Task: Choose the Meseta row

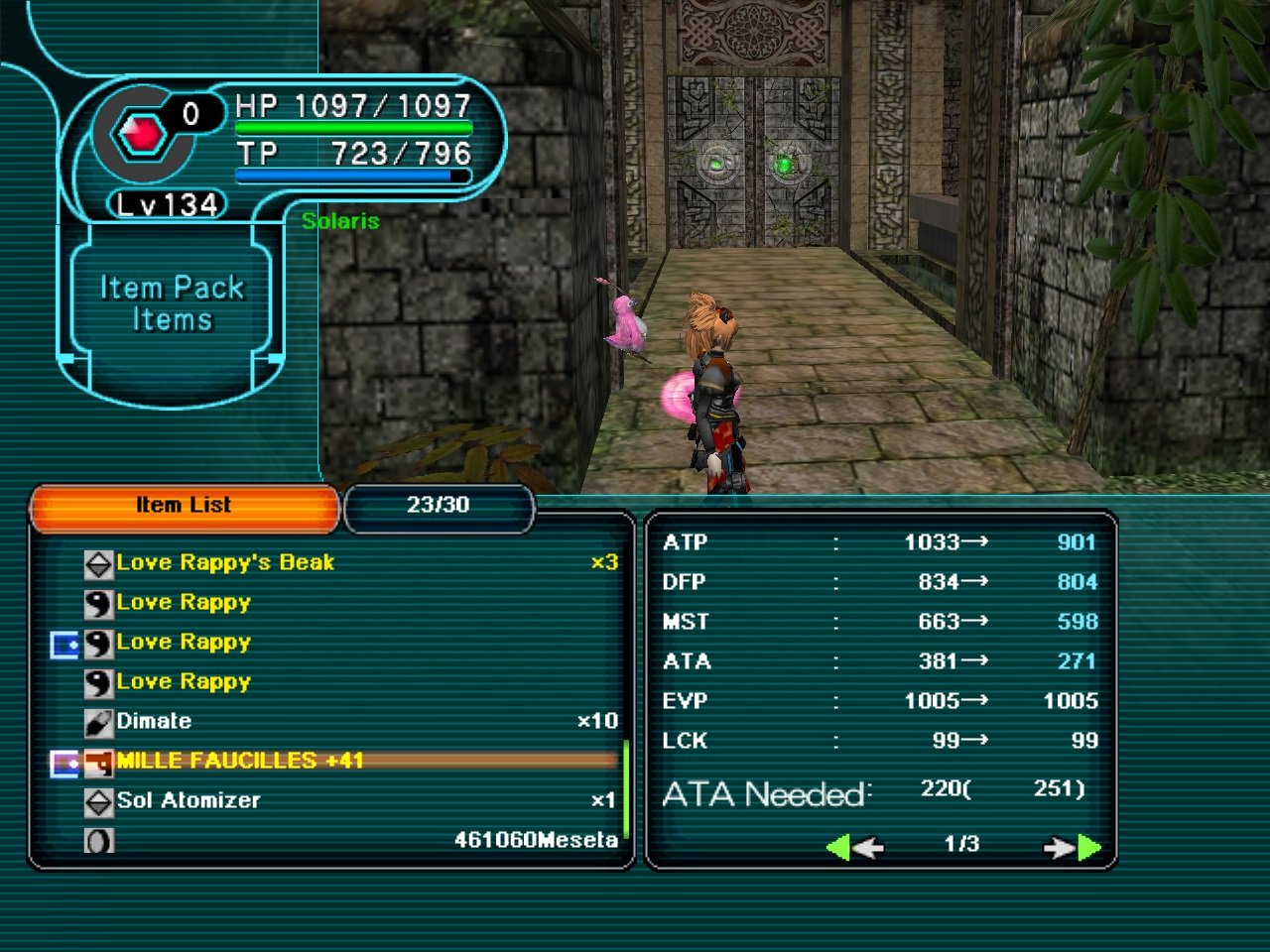Action: click(x=536, y=841)
